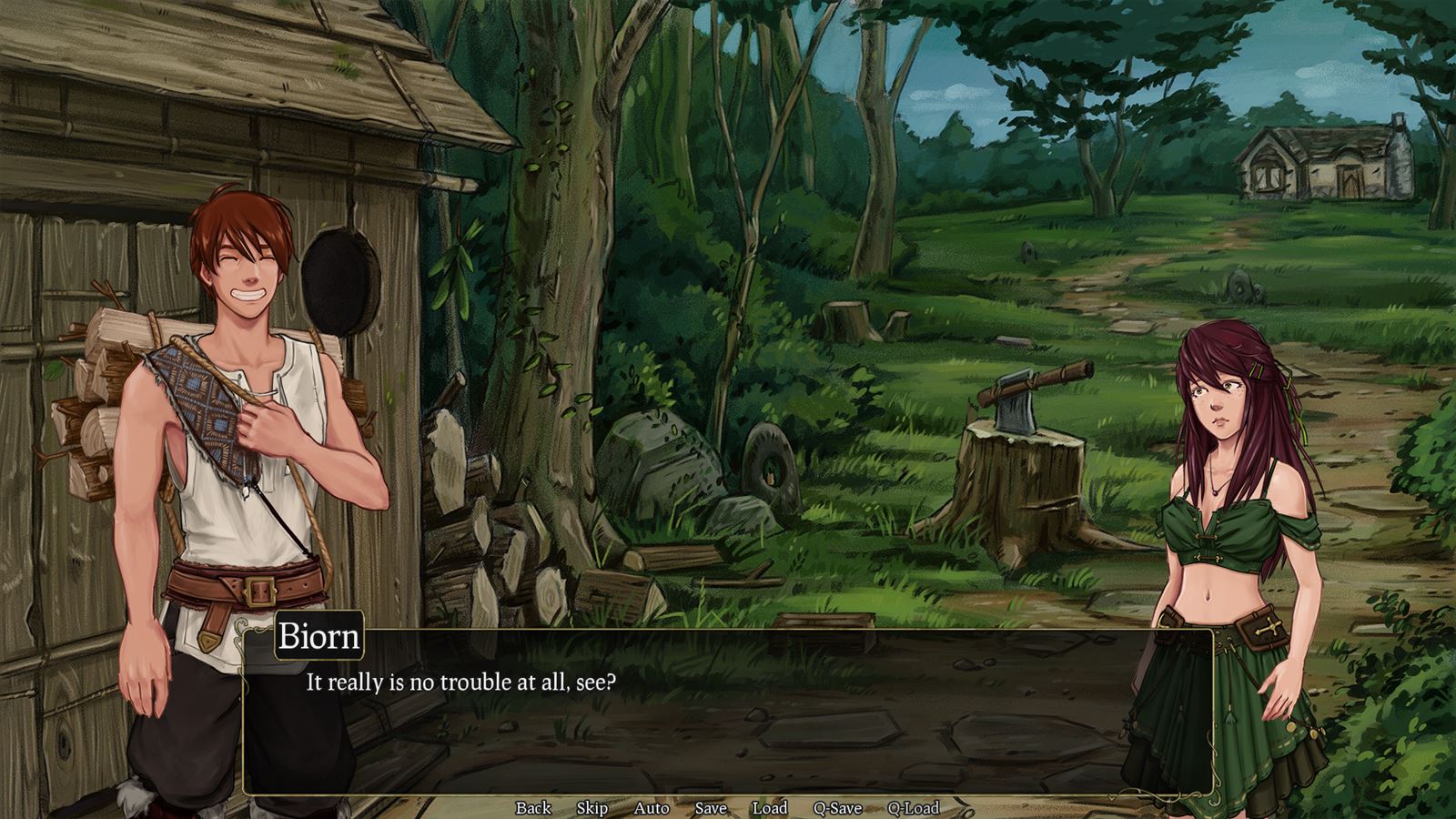1456x819 pixels.
Task: Advance Biorn's dialogue text box
Action: pos(728,719)
